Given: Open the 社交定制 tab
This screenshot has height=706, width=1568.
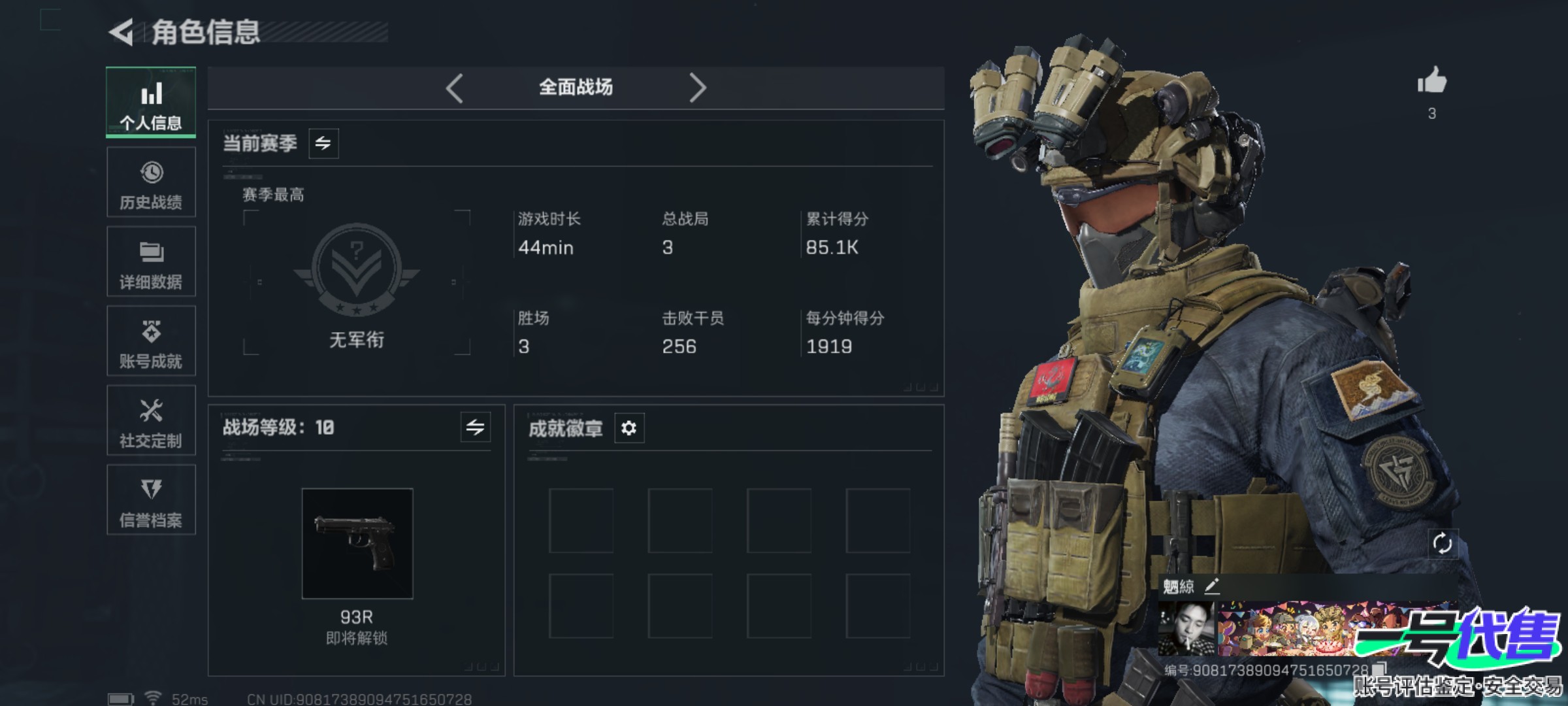Looking at the screenshot, I should coord(151,421).
